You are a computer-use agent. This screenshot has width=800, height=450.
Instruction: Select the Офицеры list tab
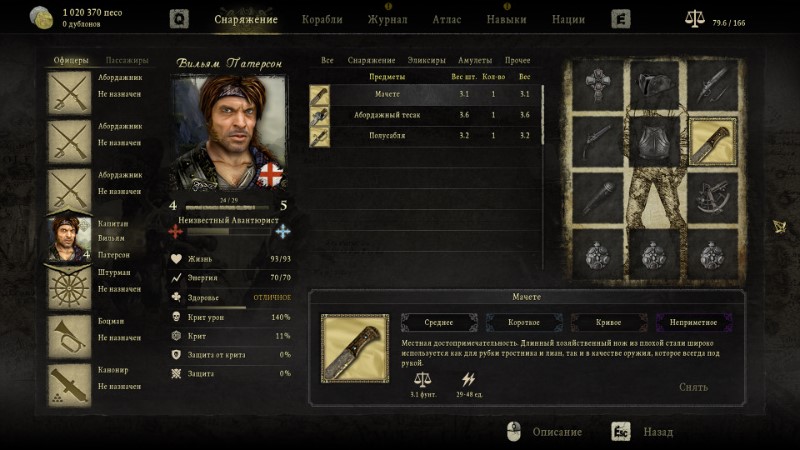click(x=70, y=61)
